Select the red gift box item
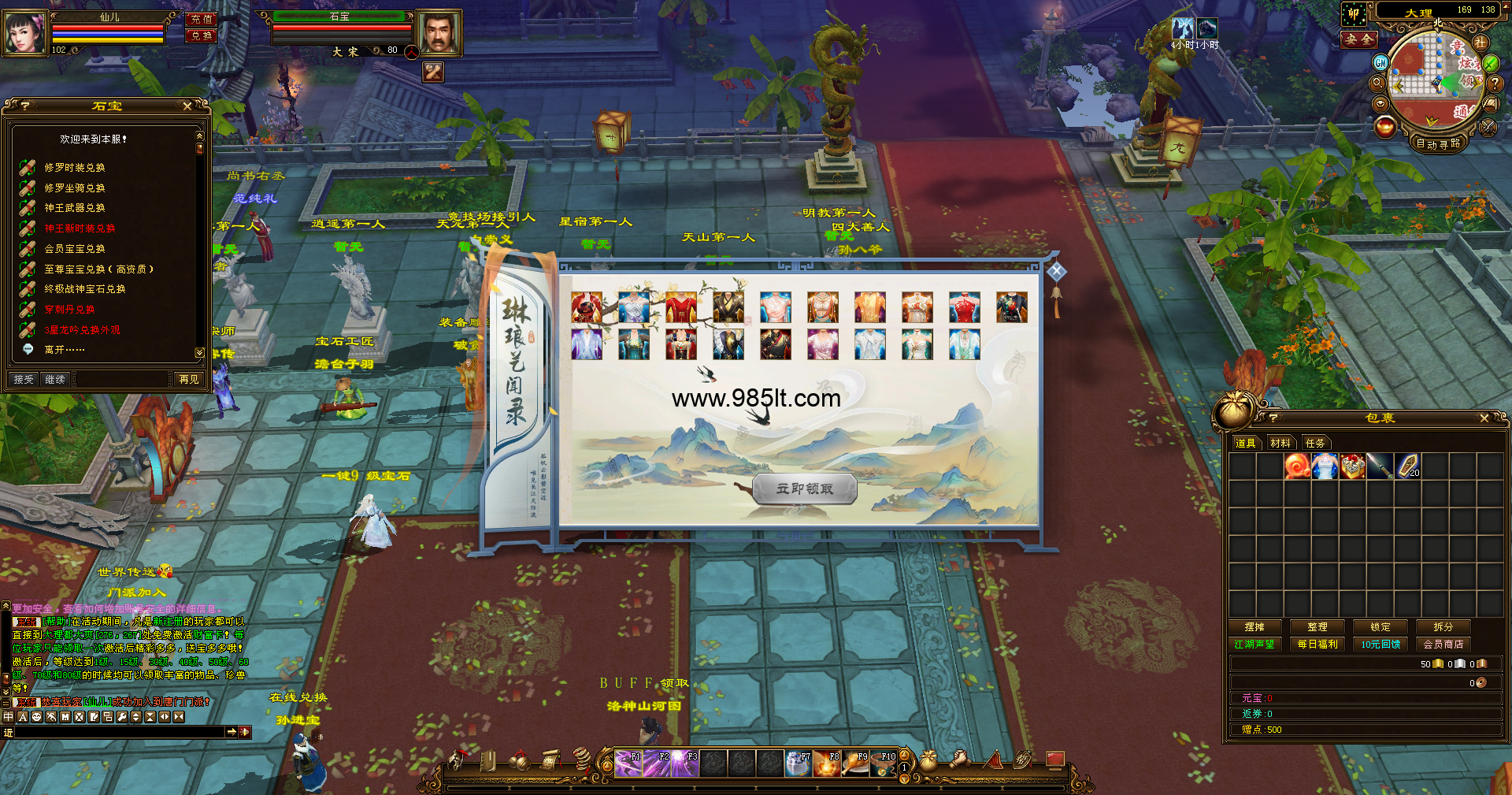Viewport: 1512px width, 795px height. tap(1352, 466)
